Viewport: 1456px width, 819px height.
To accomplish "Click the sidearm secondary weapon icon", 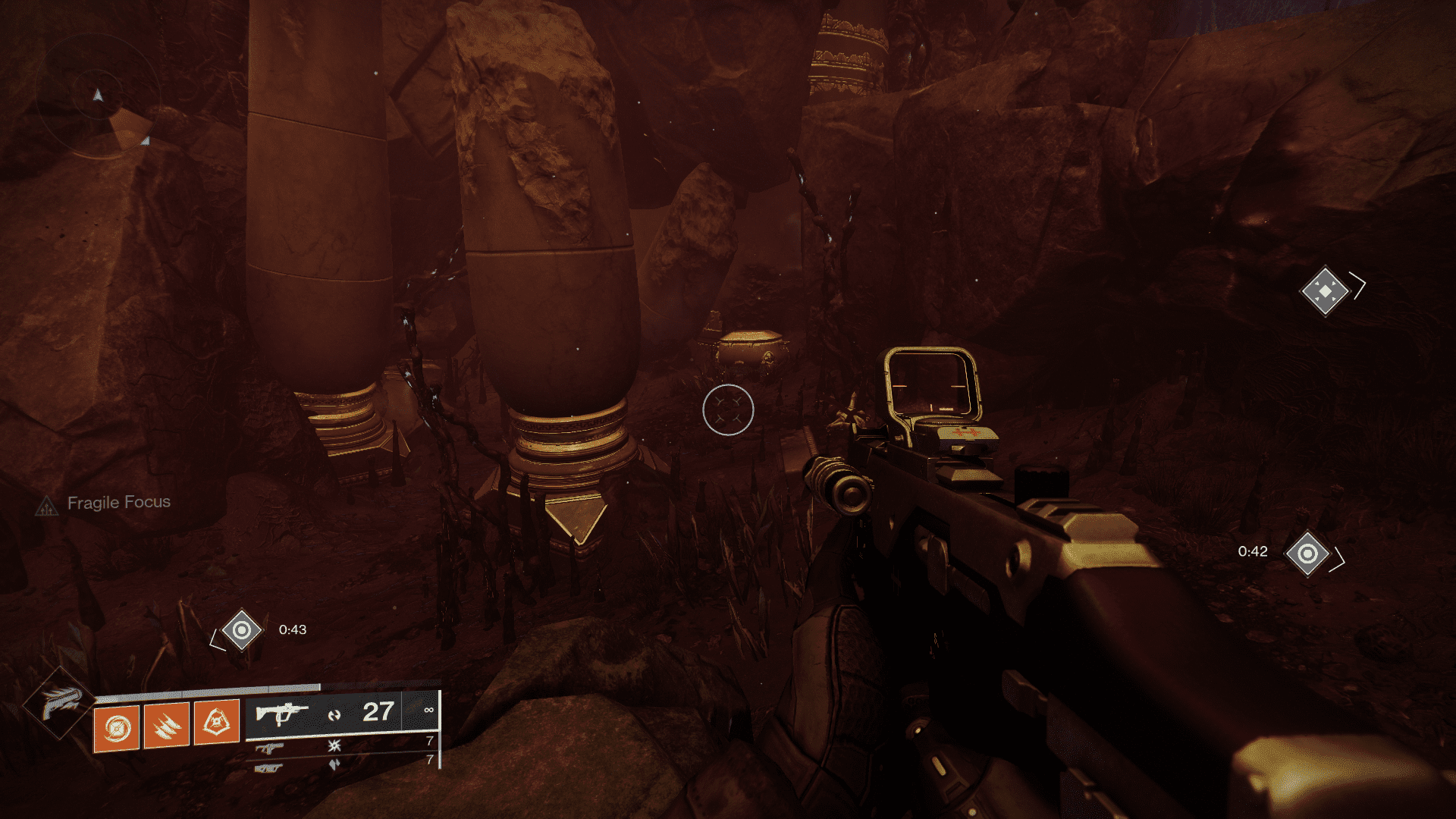I will [x=271, y=749].
